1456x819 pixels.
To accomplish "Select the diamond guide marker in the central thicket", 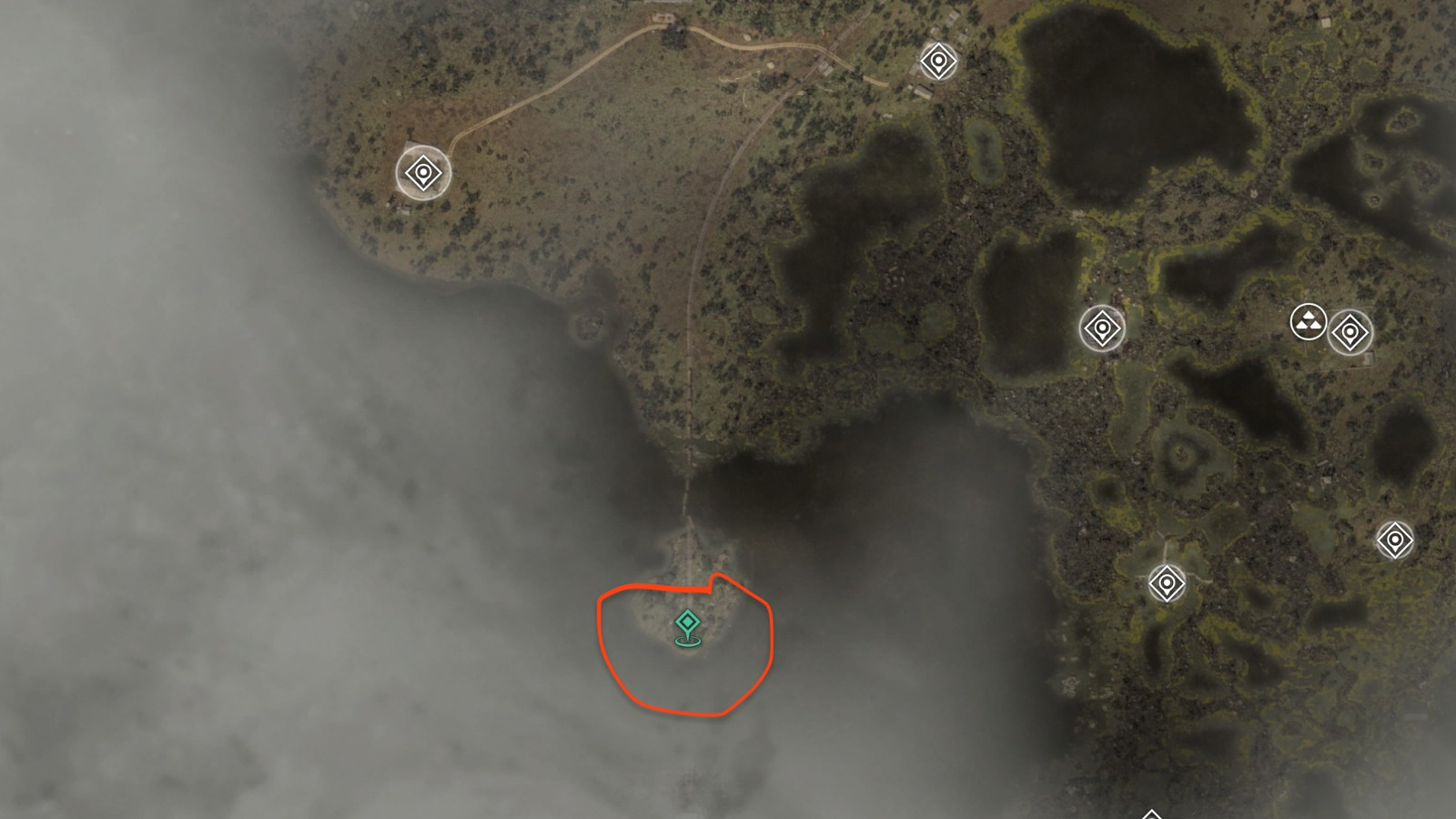I will [1104, 328].
